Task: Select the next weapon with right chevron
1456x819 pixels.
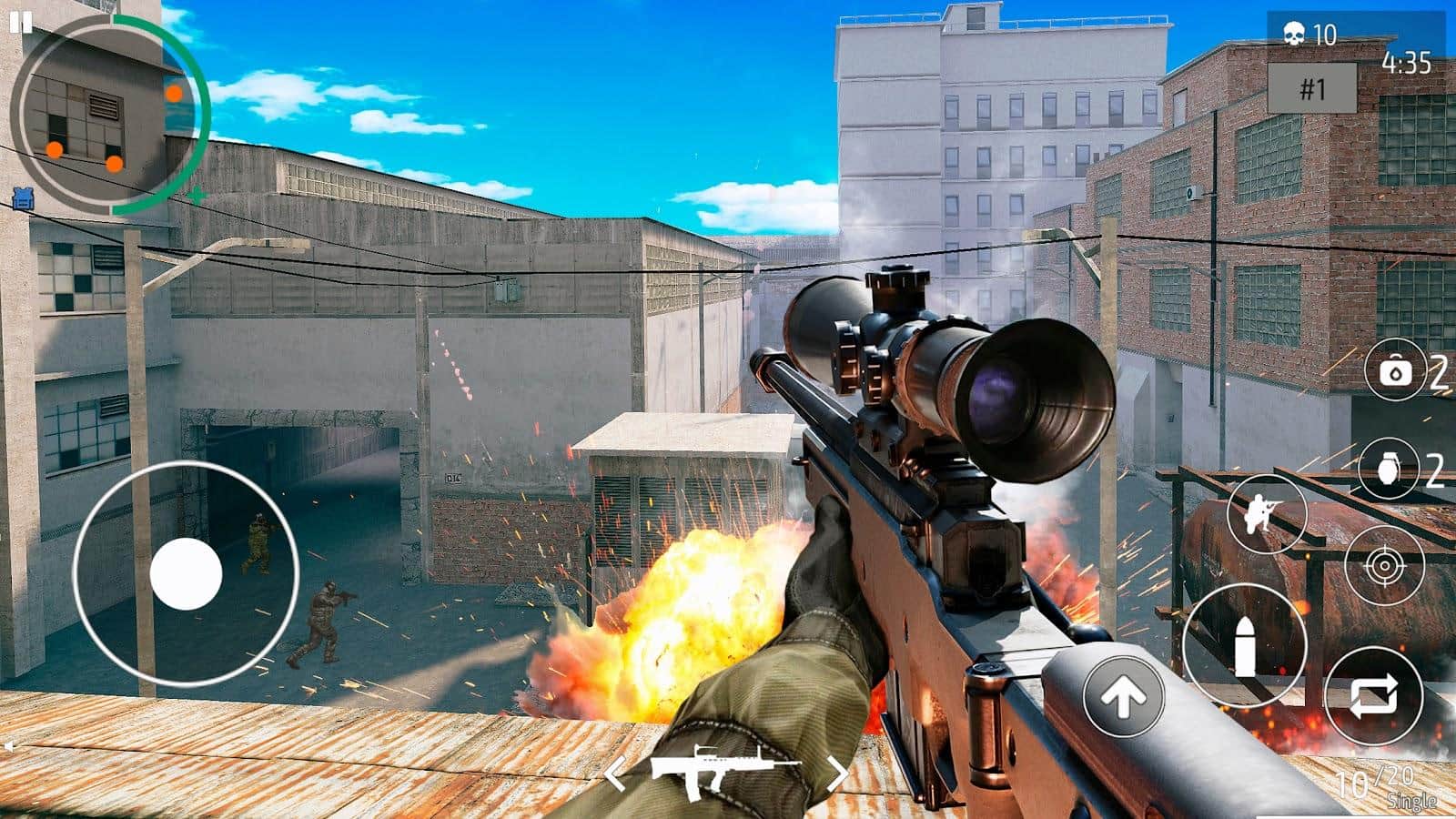Action: pos(837,774)
